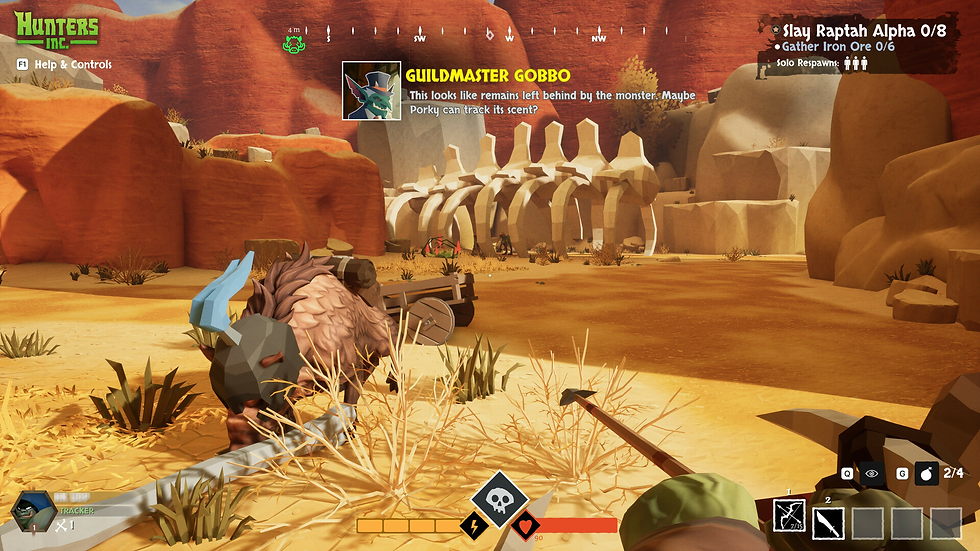980x551 pixels.
Task: Activate the eye tracking ability icon
Action: [x=873, y=474]
